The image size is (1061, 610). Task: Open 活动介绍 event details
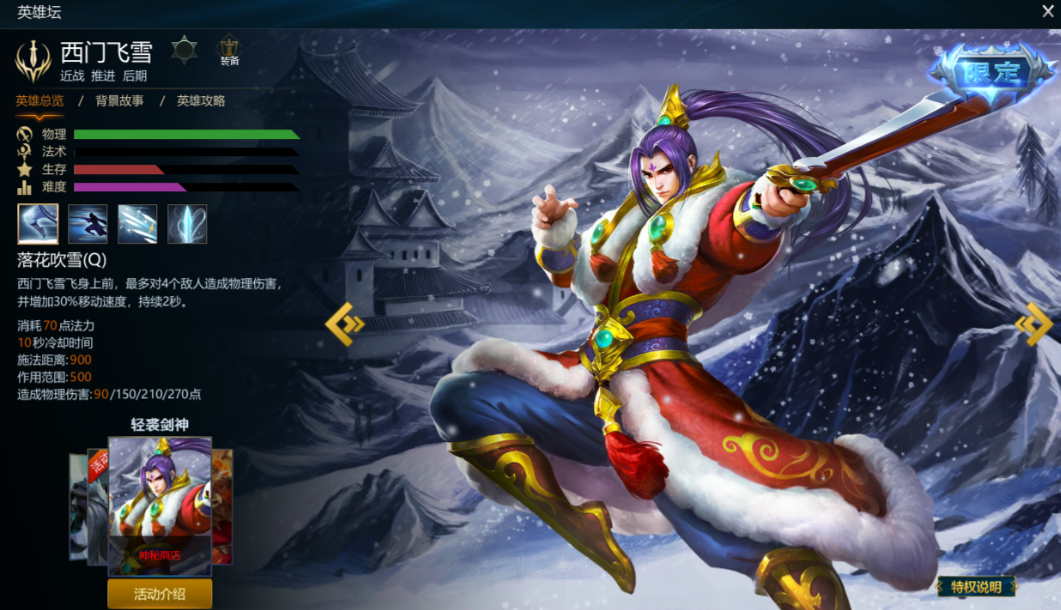pos(159,594)
